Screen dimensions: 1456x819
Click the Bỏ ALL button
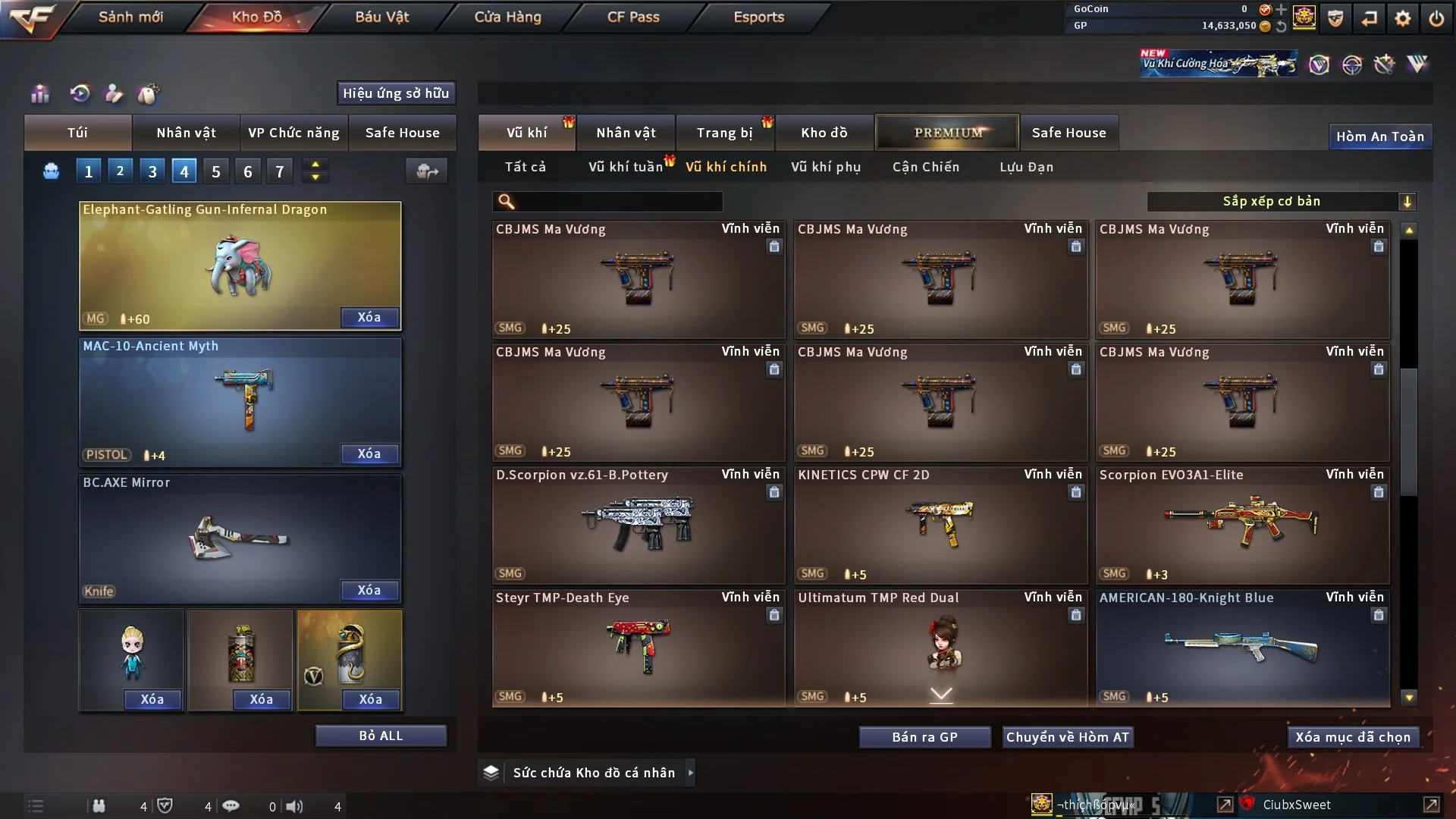(381, 736)
